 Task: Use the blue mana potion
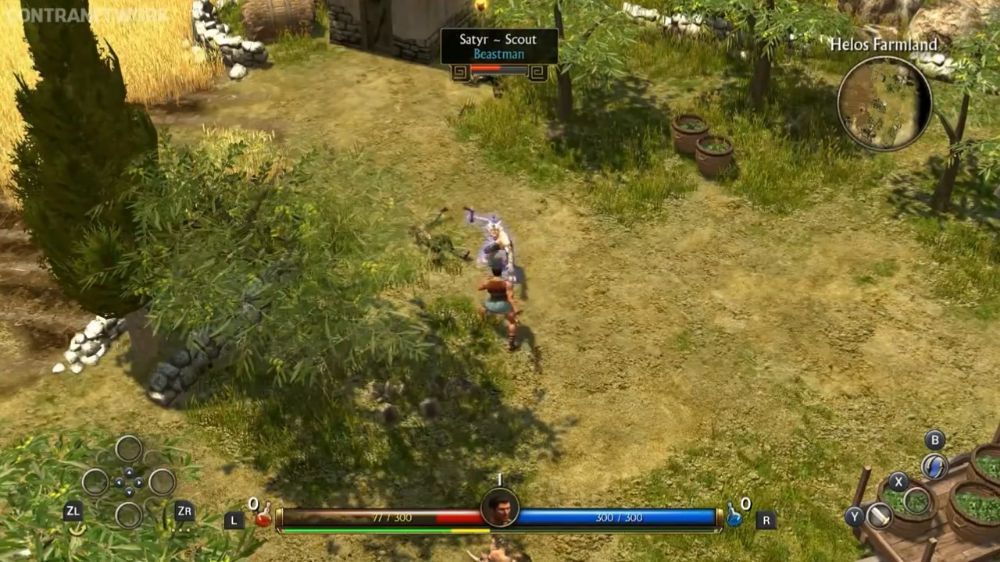734,516
